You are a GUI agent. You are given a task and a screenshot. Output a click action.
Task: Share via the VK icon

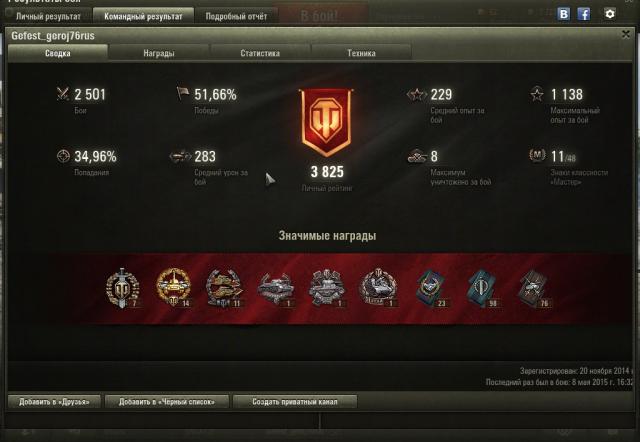pyautogui.click(x=564, y=15)
